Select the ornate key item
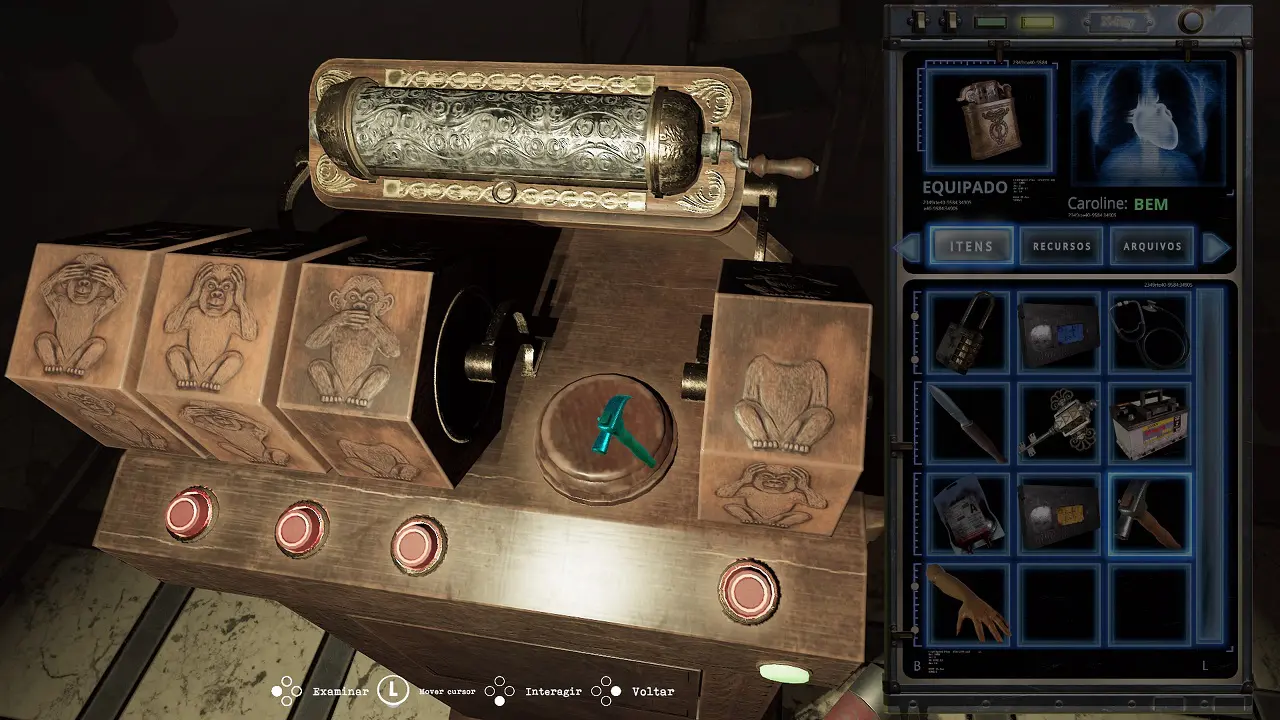Screen dimensions: 1280x720 [x=1059, y=423]
